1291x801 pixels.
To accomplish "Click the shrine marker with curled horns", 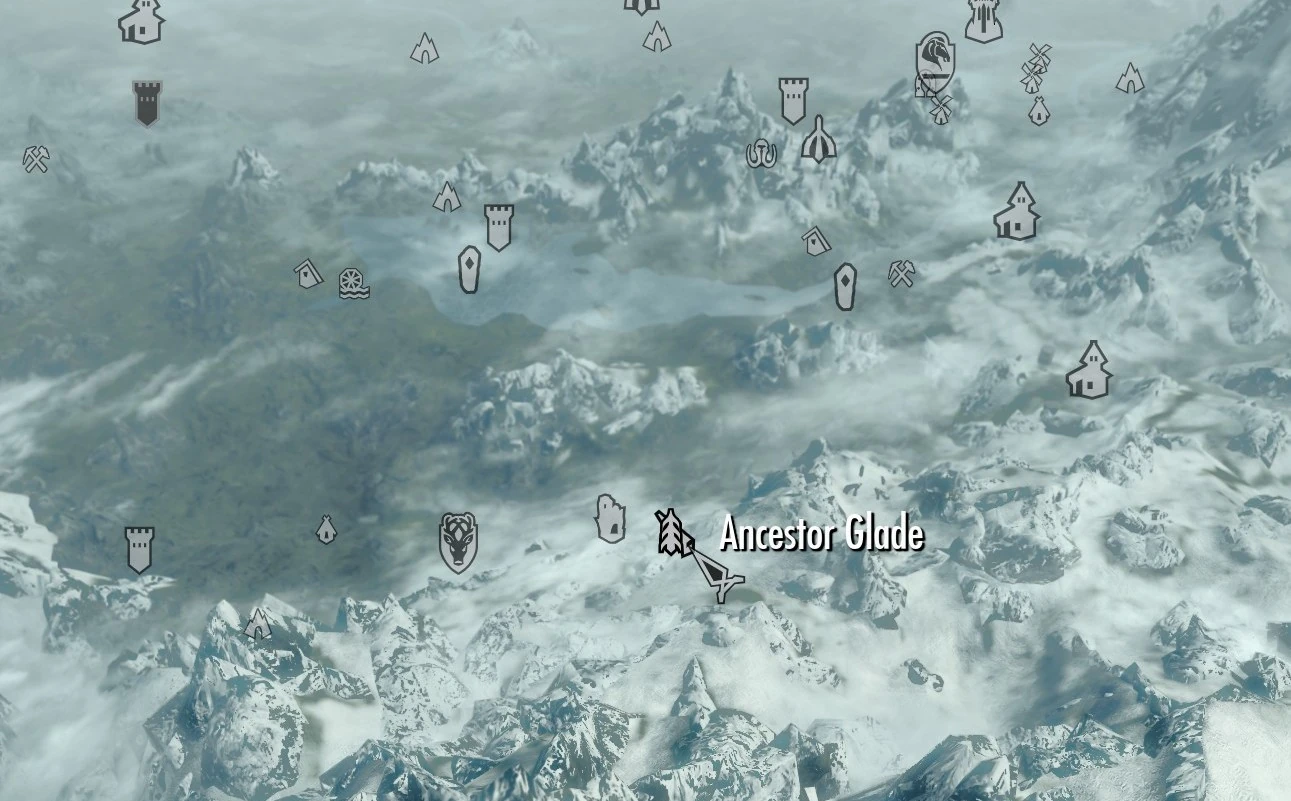I will coord(760,152).
